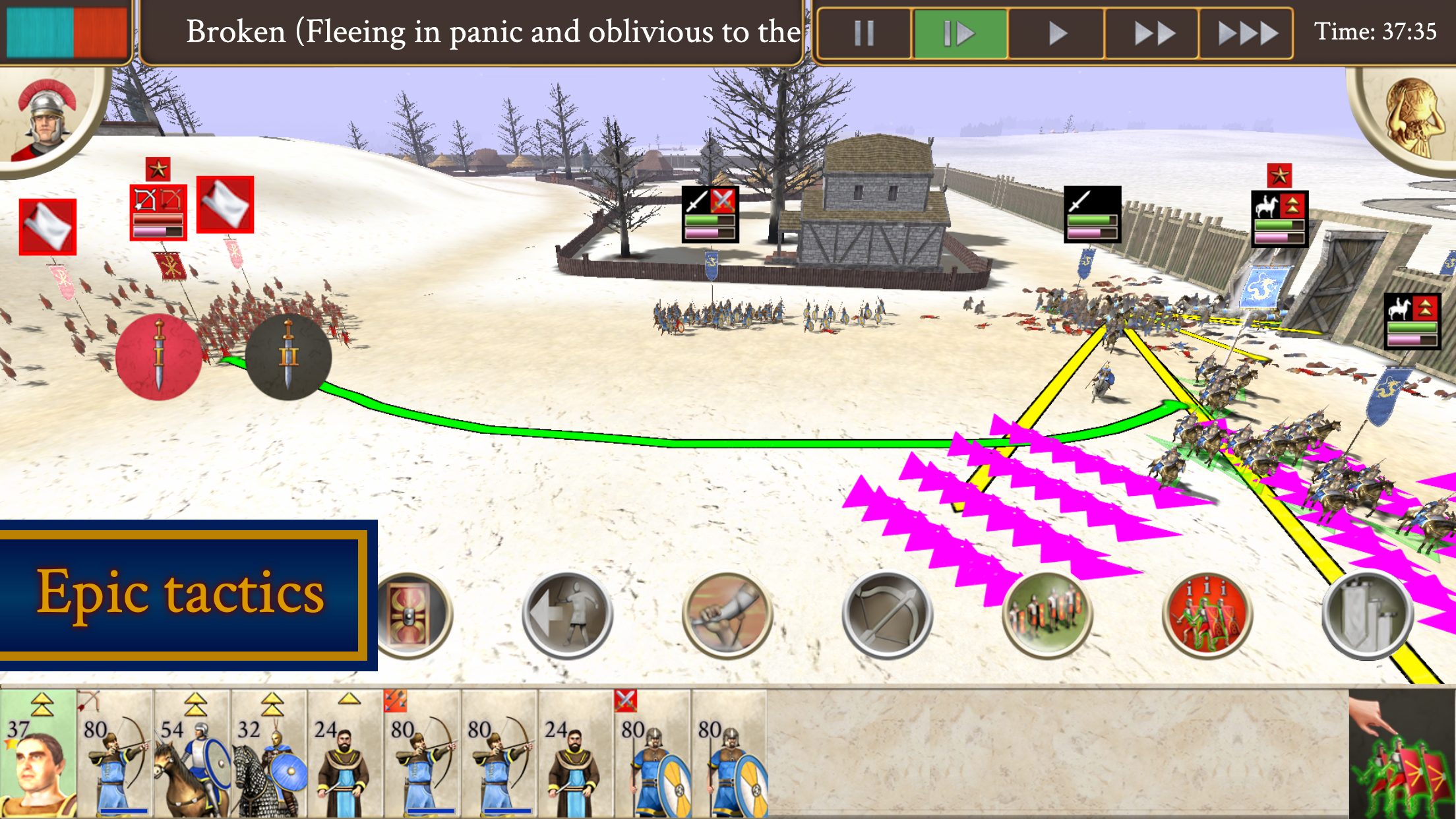Choose triple fast-forward speed
The height and width of the screenshot is (819, 1456).
coord(1246,33)
